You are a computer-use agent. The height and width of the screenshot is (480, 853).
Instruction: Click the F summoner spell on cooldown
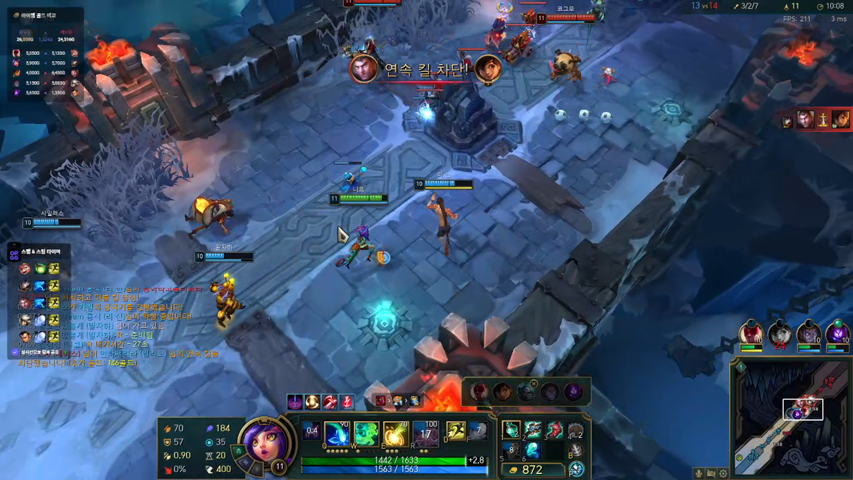click(477, 431)
